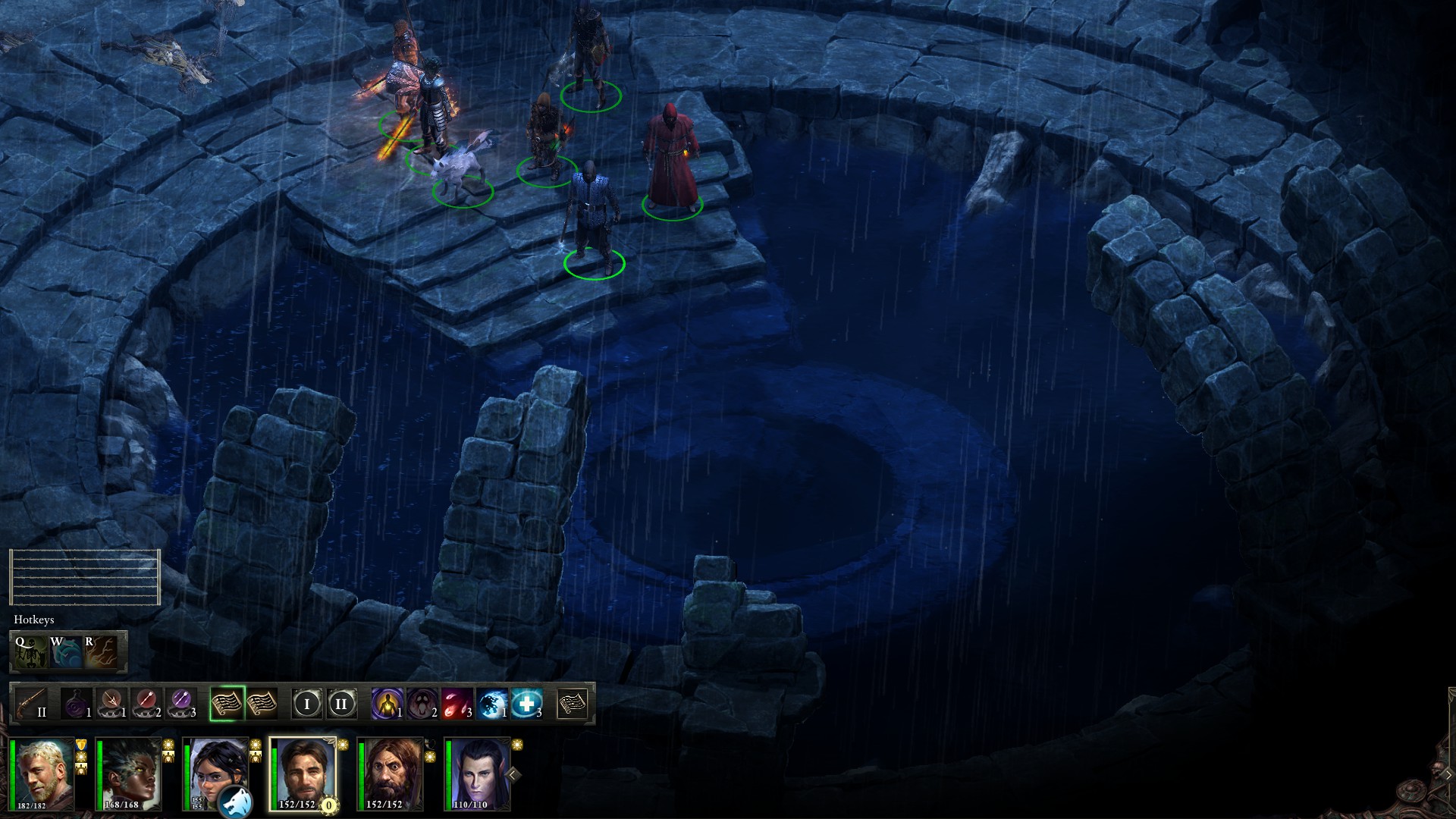
Task: Click the white wolf companion icon
Action: [234, 802]
